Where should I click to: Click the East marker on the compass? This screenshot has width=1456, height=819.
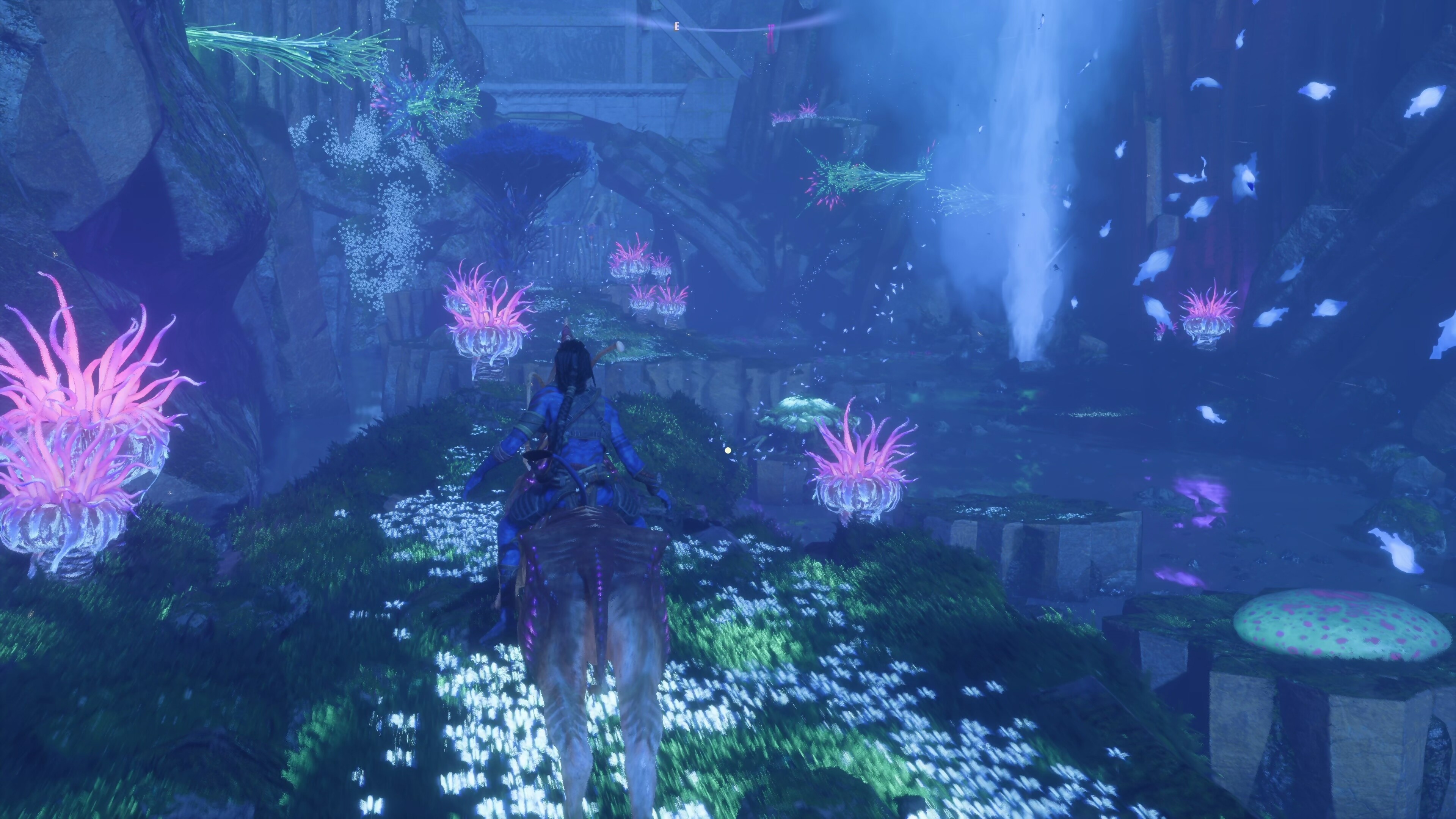pyautogui.click(x=676, y=26)
